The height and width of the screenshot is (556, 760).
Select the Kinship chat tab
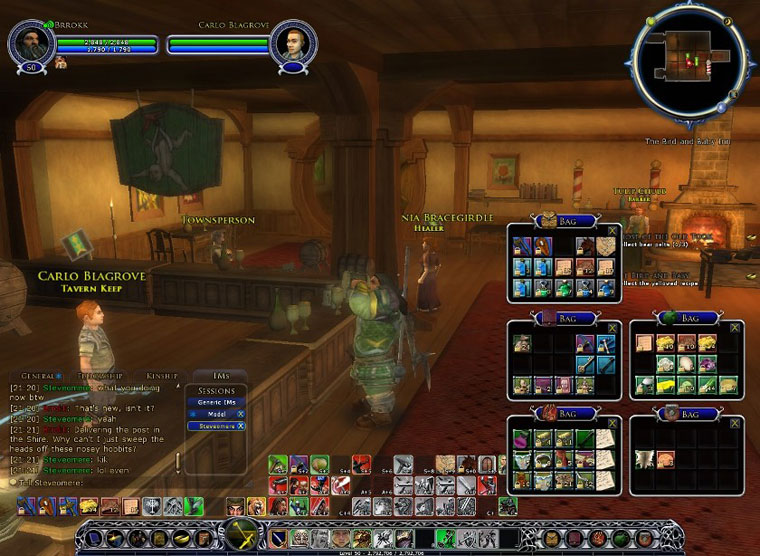(x=160, y=375)
